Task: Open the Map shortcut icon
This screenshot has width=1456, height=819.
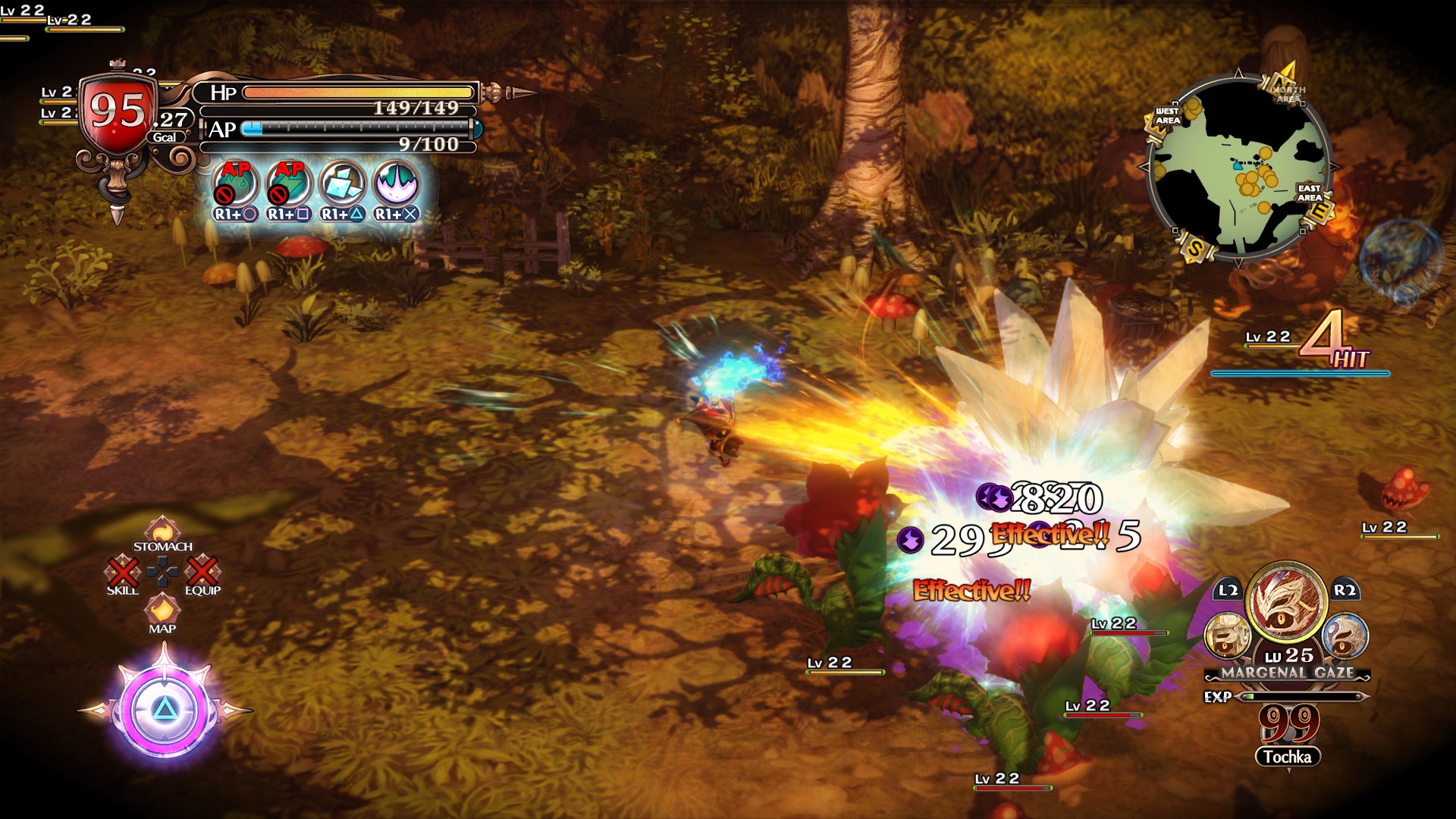Action: point(162,609)
